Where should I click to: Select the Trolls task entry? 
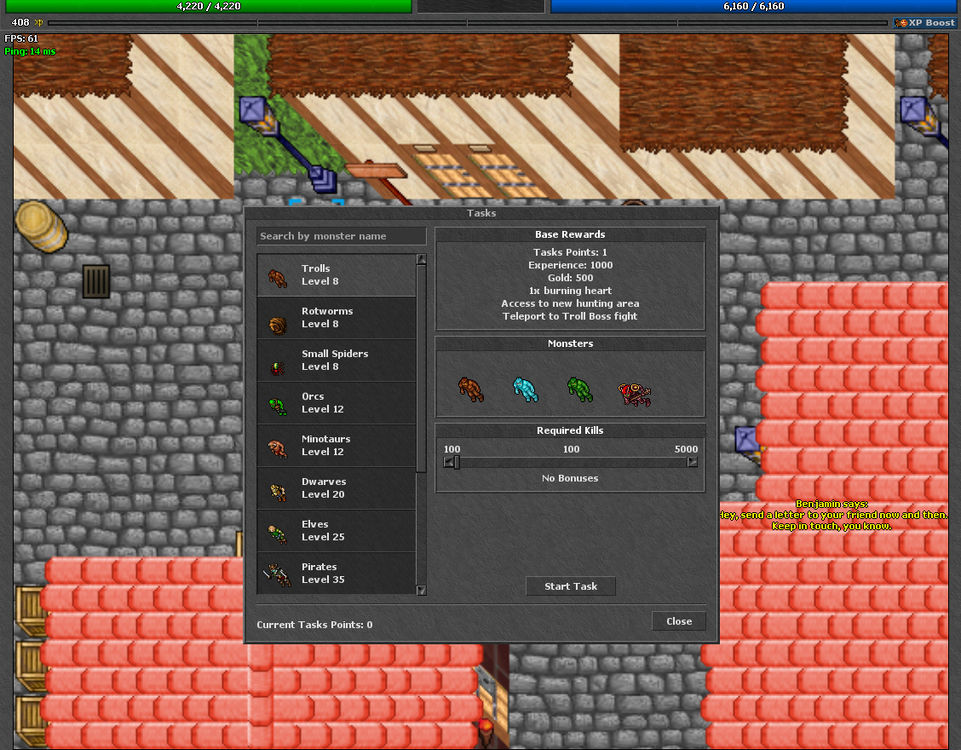click(x=336, y=275)
